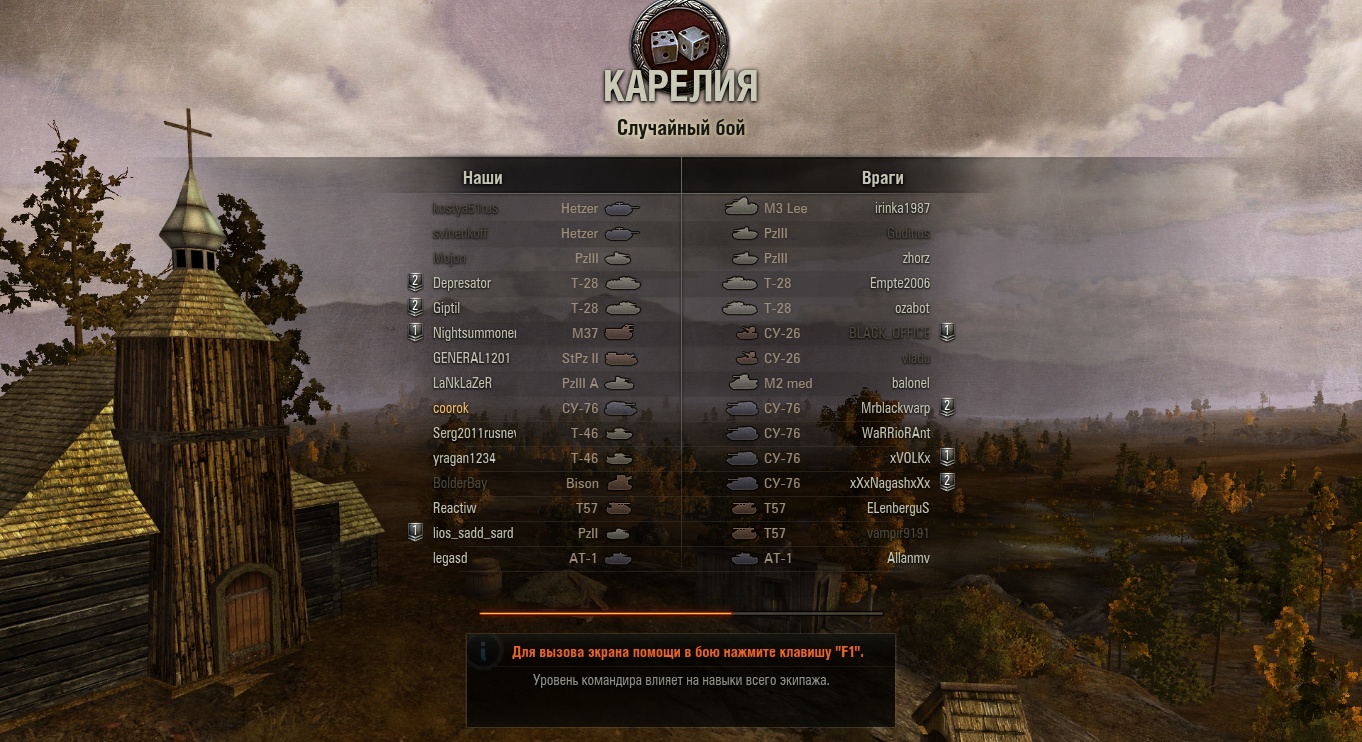Choose enemy Allanmv's AT-1 row

[x=908, y=558]
